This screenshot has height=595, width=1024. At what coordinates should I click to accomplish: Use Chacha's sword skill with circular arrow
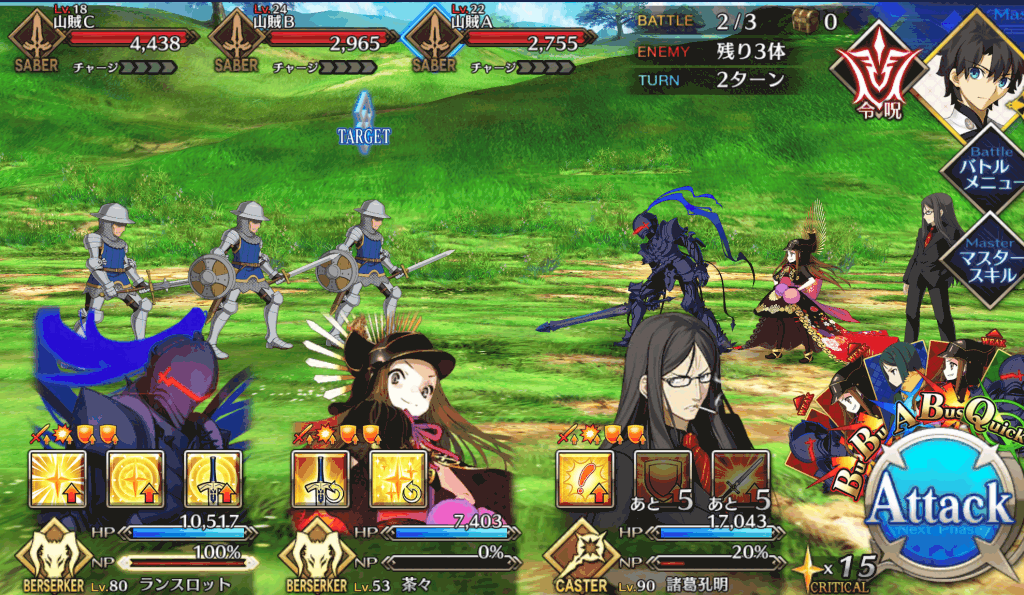pos(320,479)
